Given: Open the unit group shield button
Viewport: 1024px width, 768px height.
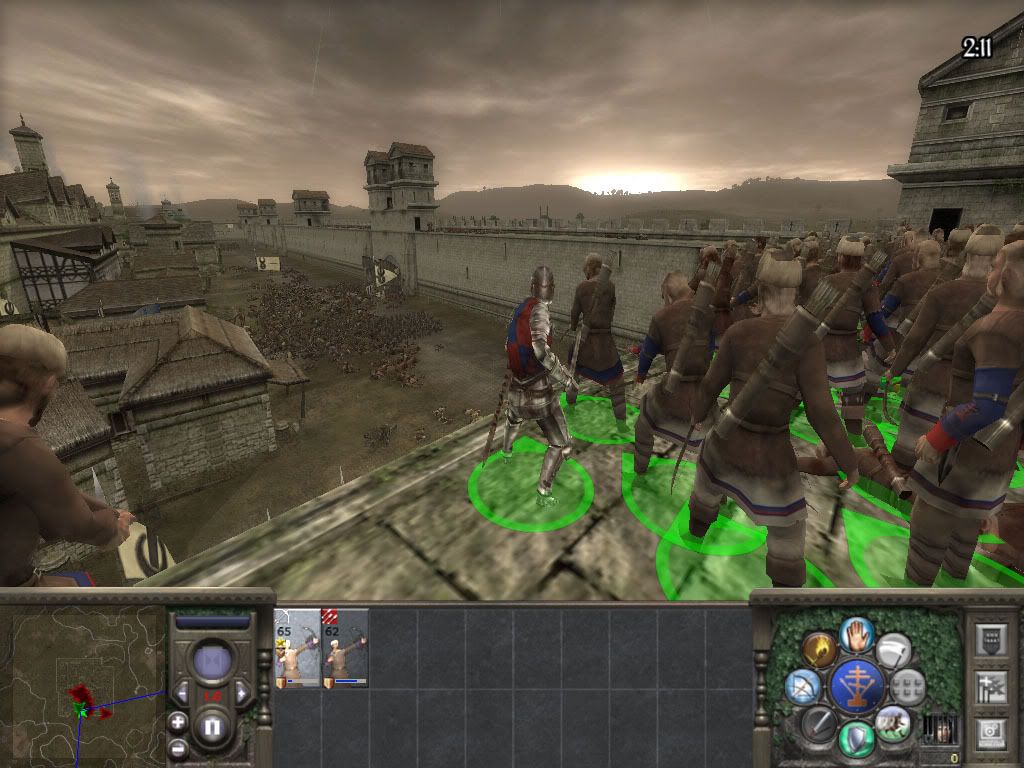Looking at the screenshot, I should coord(990,639).
